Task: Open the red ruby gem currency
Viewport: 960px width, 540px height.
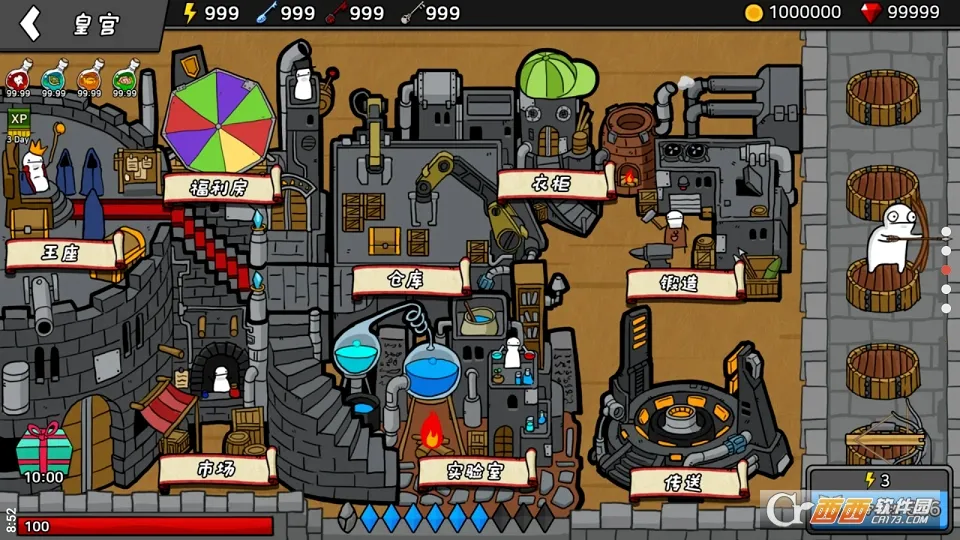Action: (900, 12)
